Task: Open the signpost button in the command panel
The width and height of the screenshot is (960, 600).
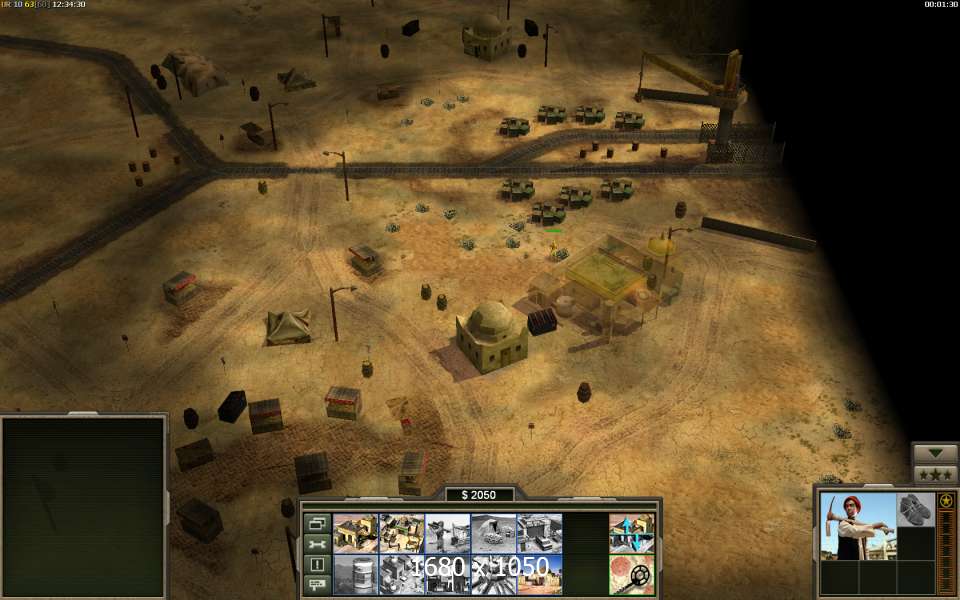Action: (x=317, y=584)
